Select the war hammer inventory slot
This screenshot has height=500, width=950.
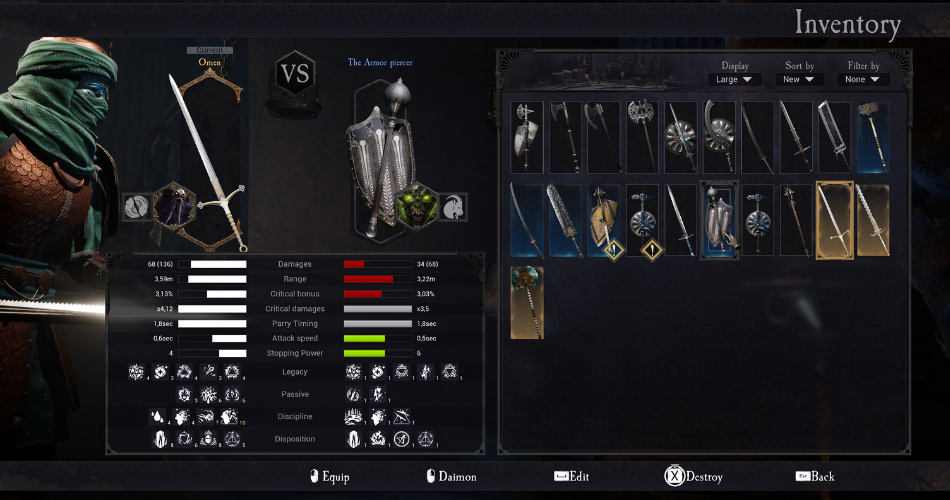coord(873,137)
